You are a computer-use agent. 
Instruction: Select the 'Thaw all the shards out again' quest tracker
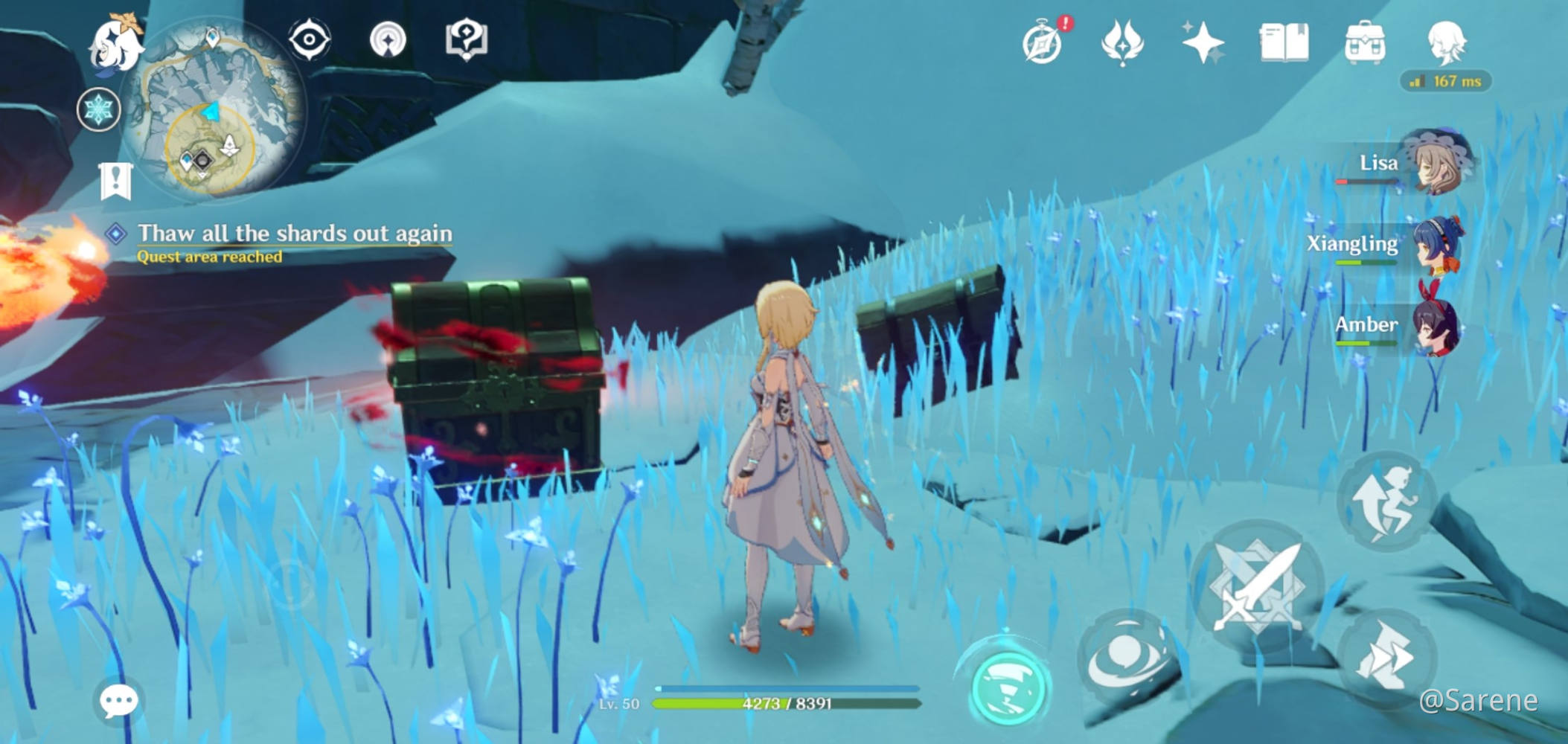click(x=295, y=234)
